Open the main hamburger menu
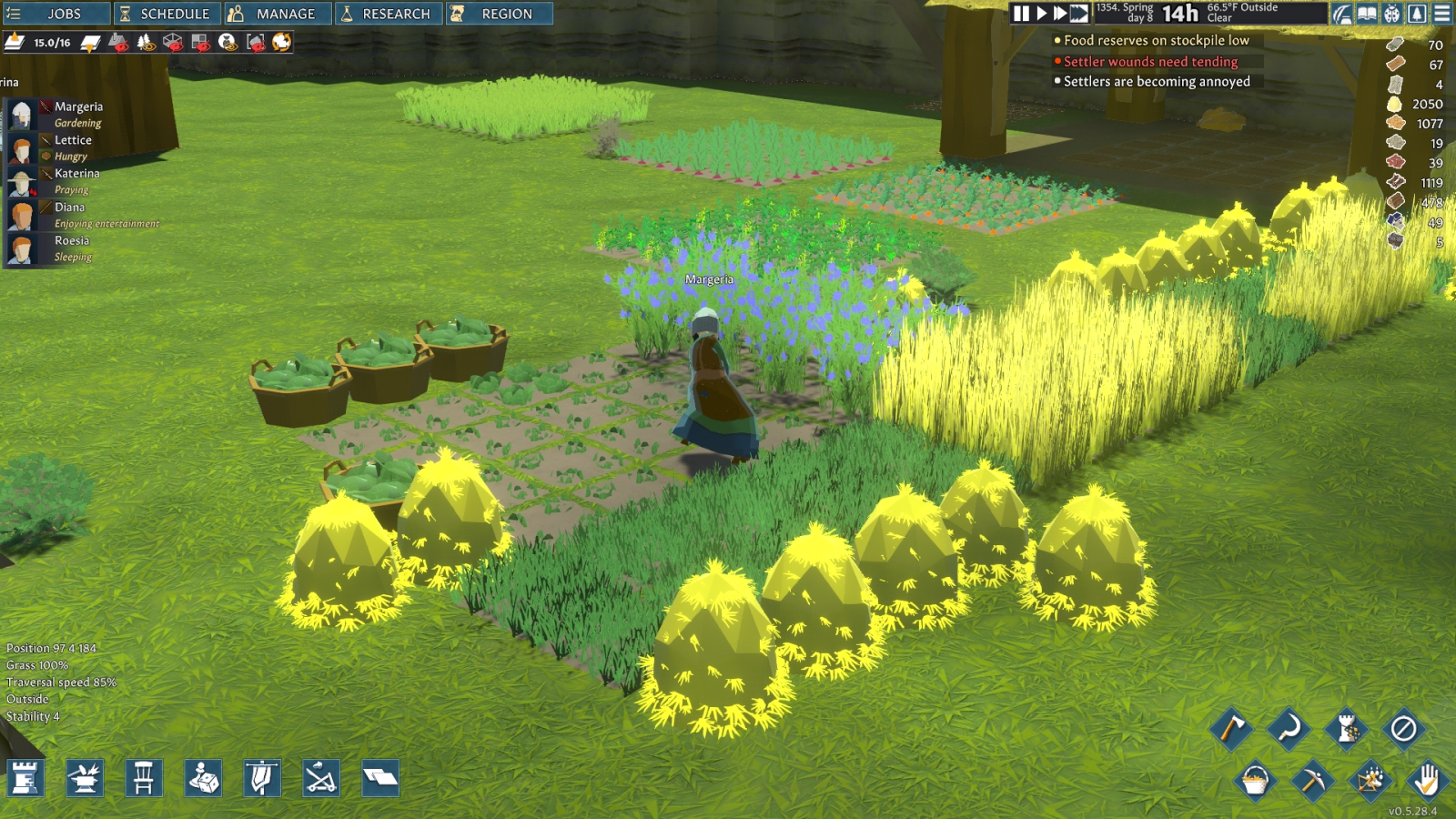 click(1442, 14)
